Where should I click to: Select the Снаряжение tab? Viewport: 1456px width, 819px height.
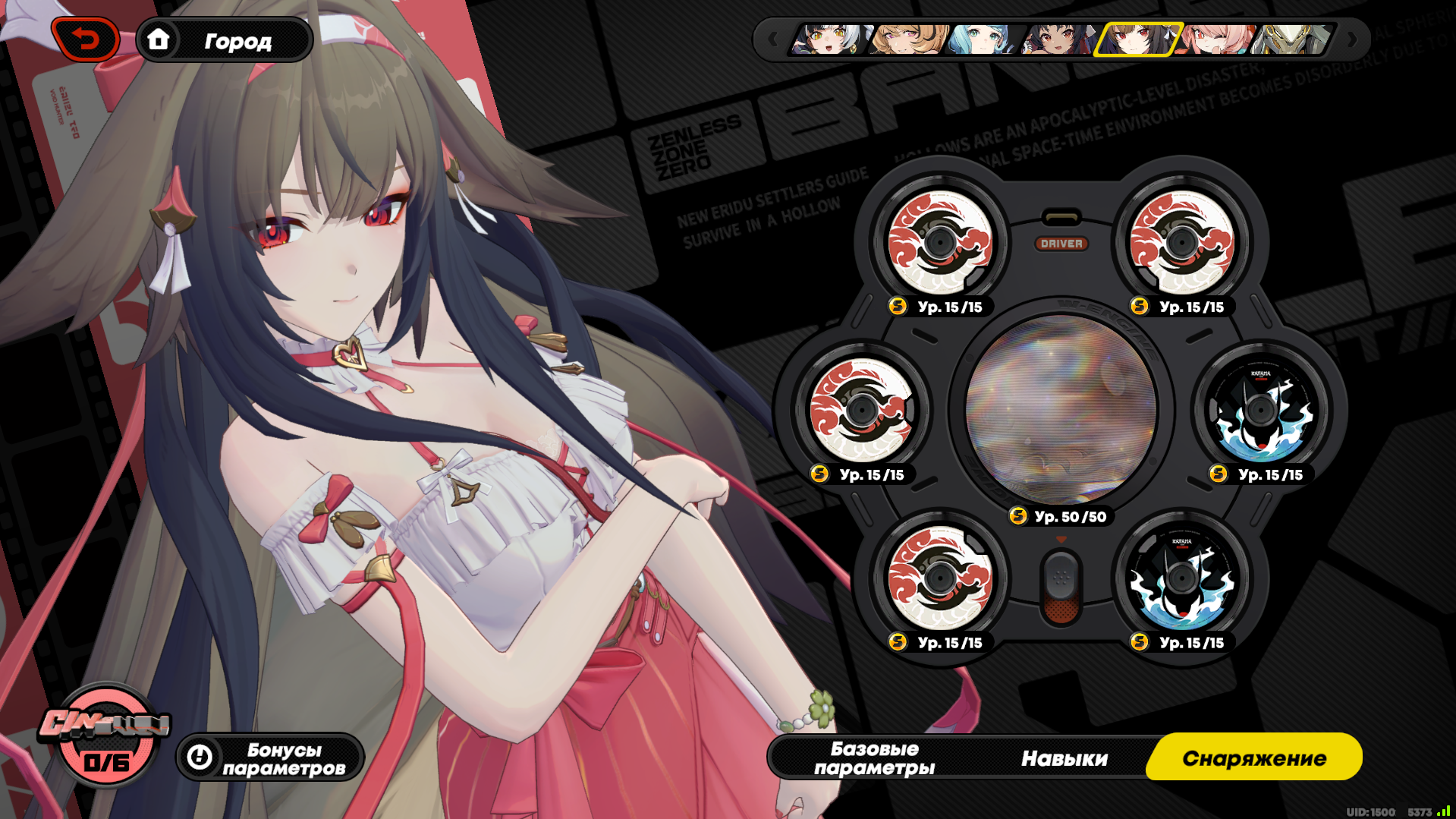pos(1253,758)
